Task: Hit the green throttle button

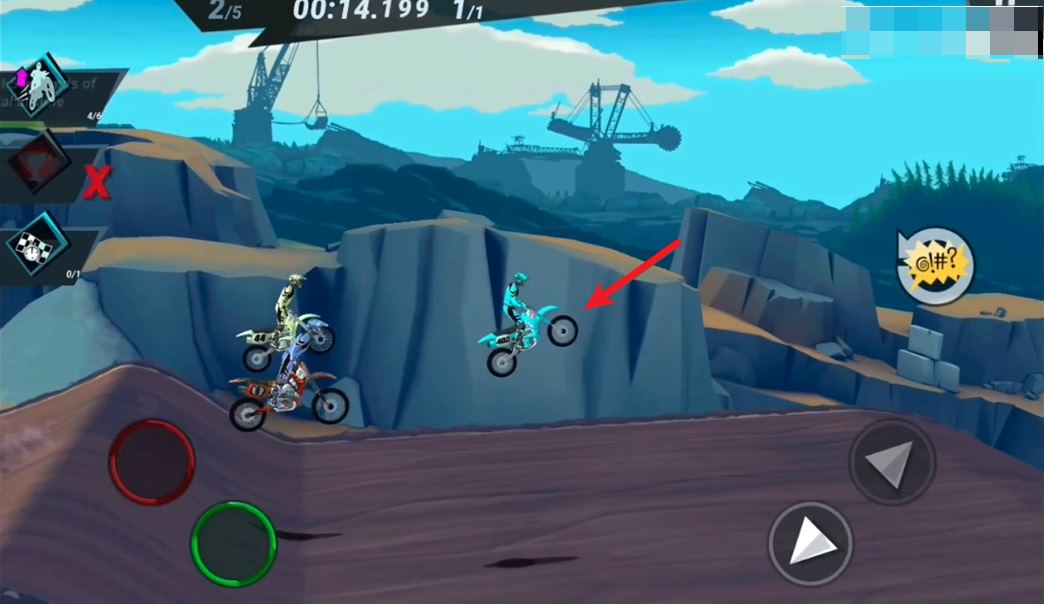Action: click(233, 544)
